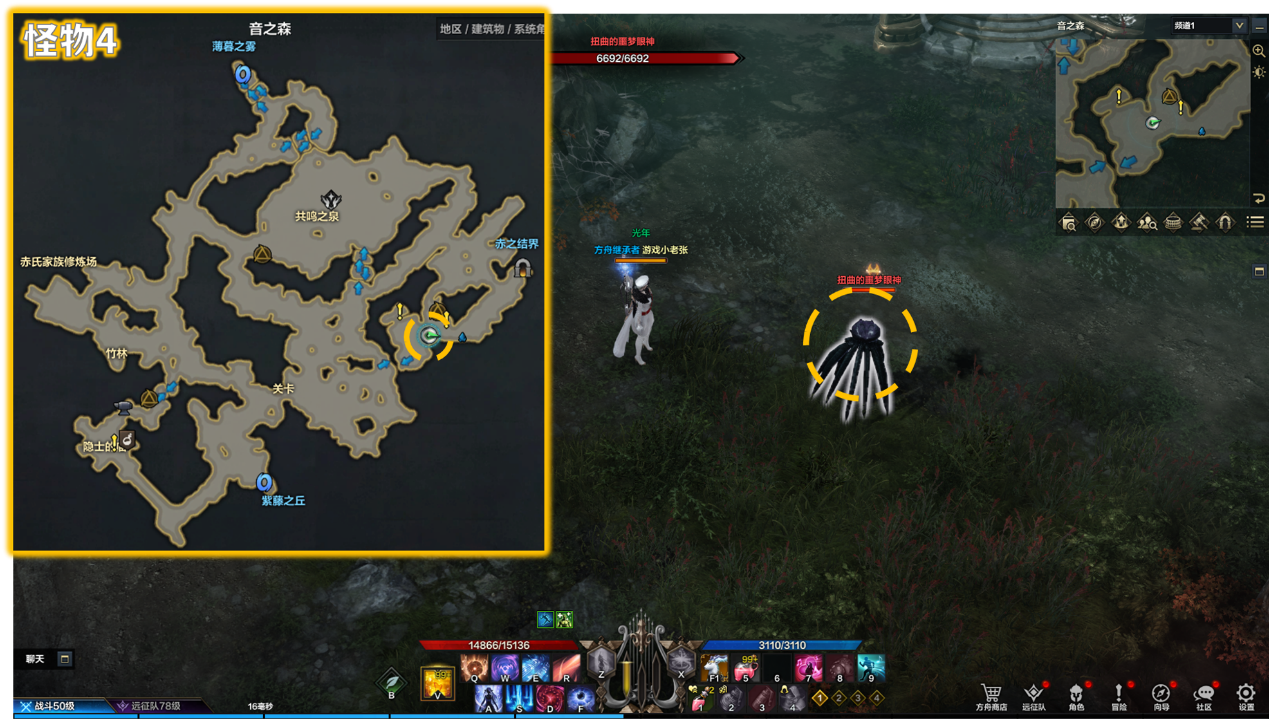Open the minimap list menu icon
Image resolution: width=1269 pixels, height=719 pixels.
tap(1256, 222)
